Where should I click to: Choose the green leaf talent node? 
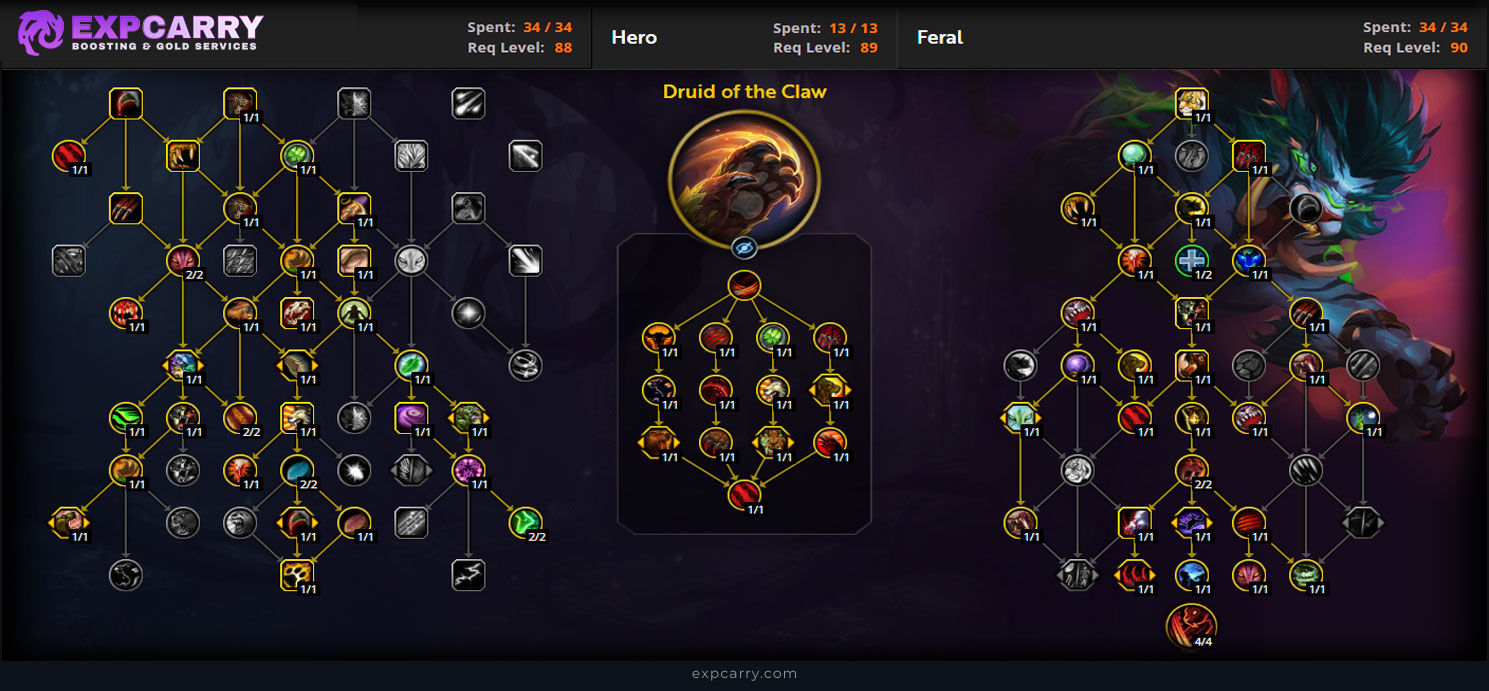coord(410,364)
